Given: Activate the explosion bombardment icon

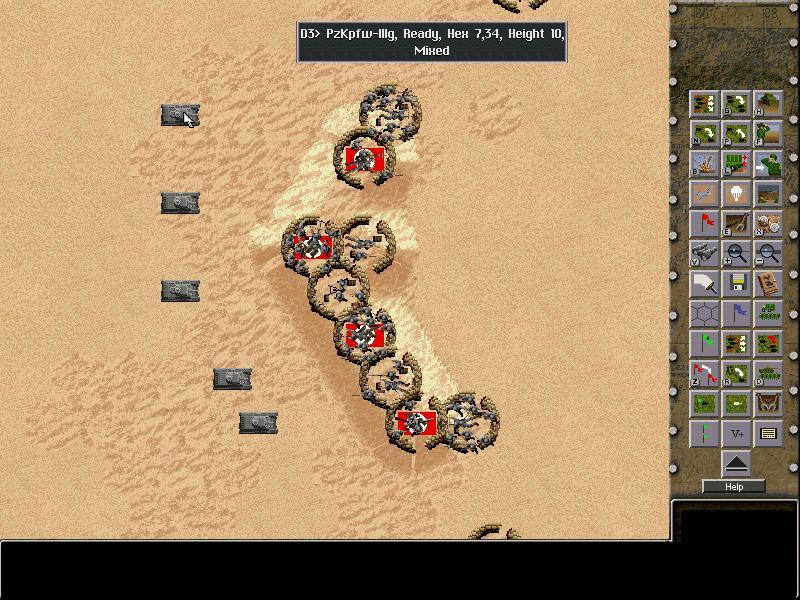Looking at the screenshot, I should coord(705,164).
